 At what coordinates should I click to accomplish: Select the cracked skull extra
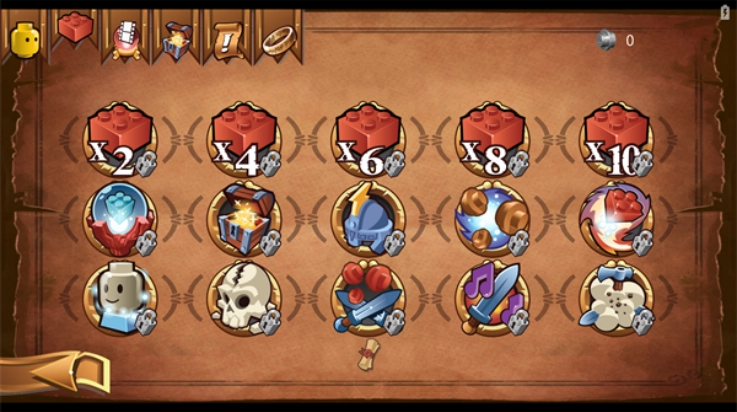tap(244, 297)
